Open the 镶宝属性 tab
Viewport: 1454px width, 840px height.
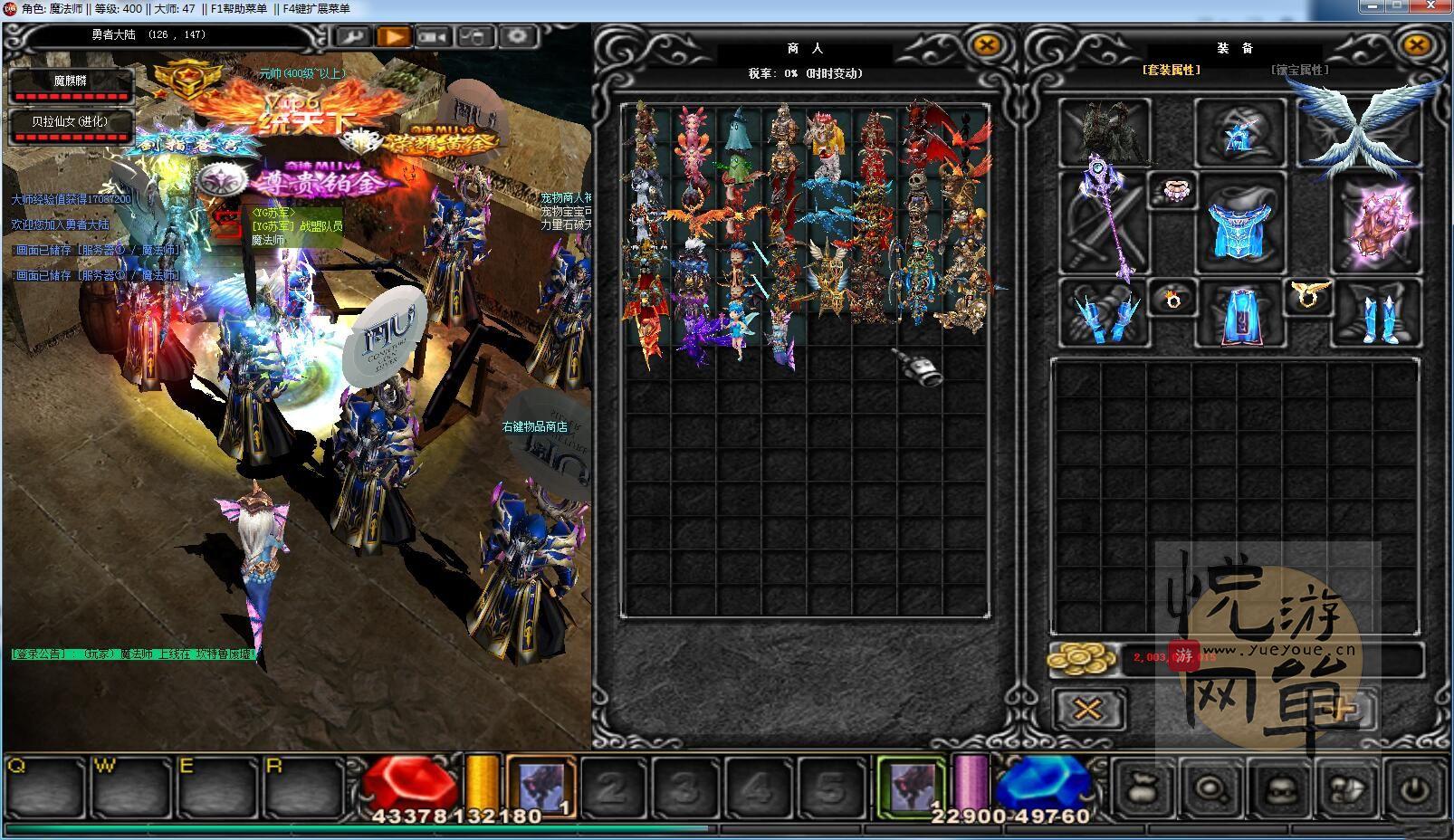click(x=1299, y=70)
